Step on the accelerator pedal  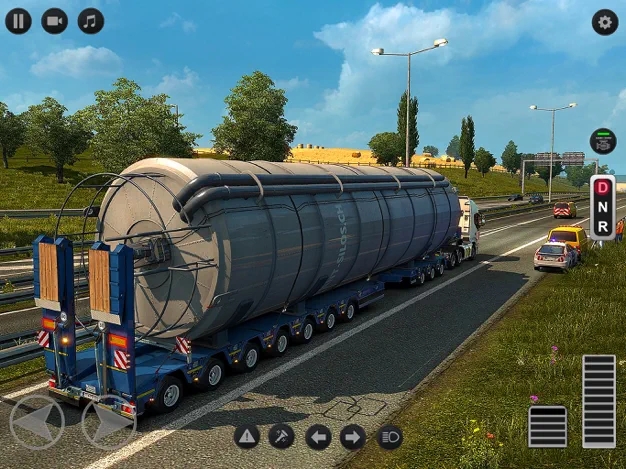(x=598, y=400)
